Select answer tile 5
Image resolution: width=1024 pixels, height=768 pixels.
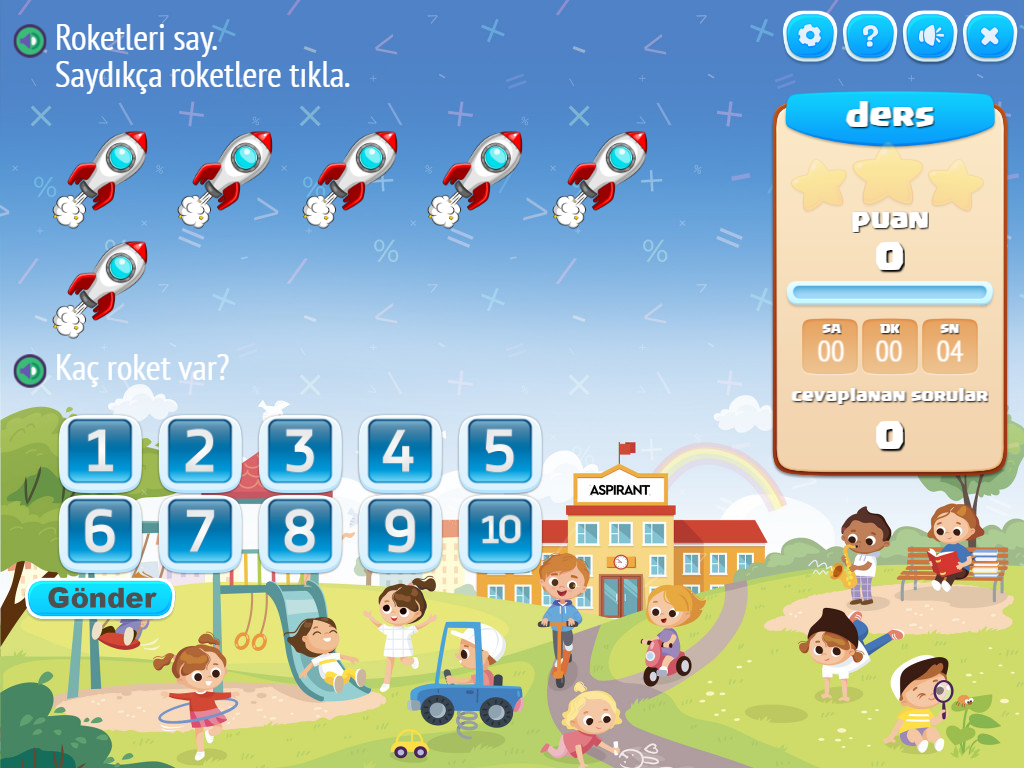click(x=500, y=453)
